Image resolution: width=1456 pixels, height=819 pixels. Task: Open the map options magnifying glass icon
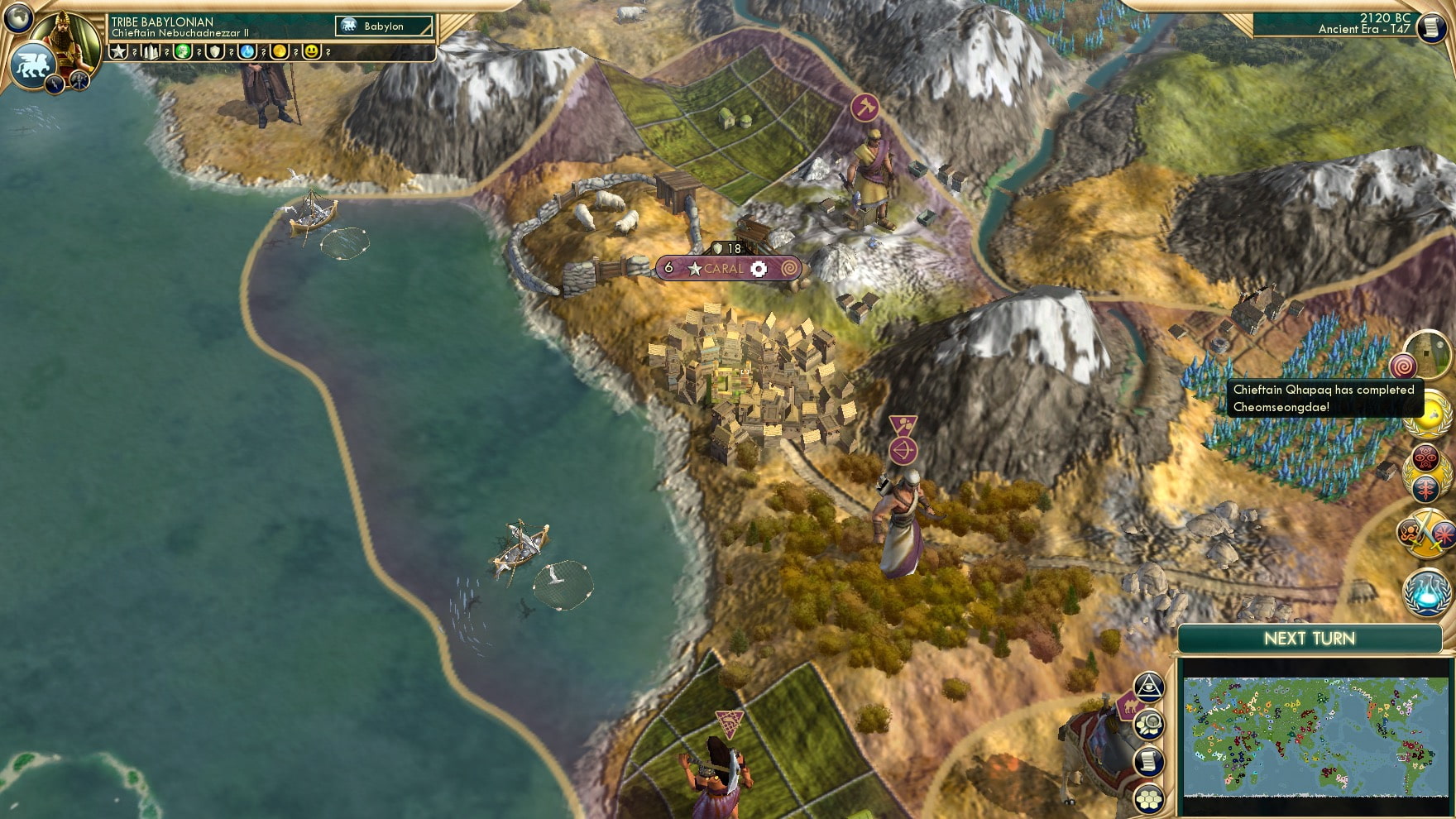[x=1148, y=724]
